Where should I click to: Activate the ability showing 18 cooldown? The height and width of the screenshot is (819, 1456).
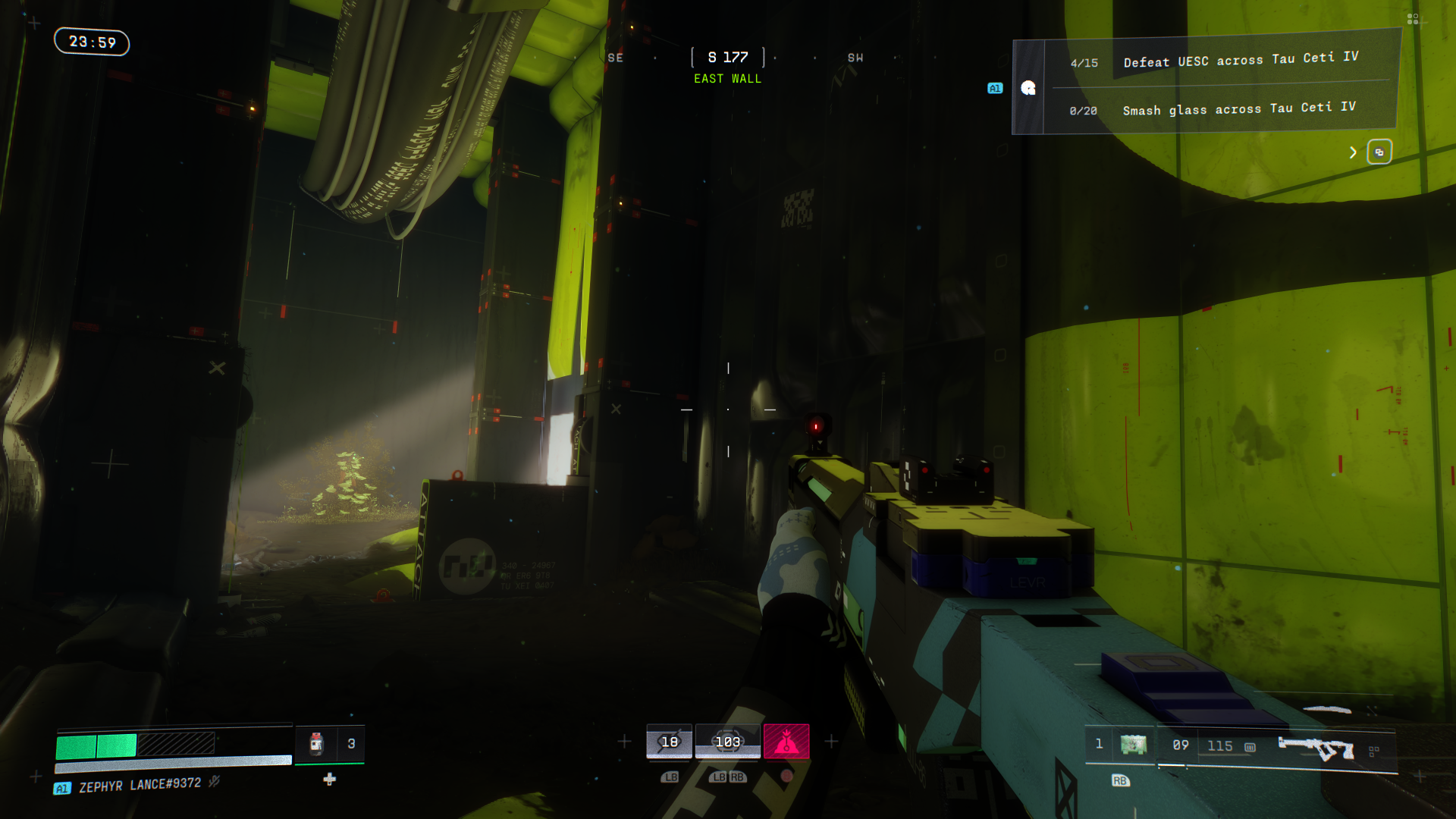point(669,742)
